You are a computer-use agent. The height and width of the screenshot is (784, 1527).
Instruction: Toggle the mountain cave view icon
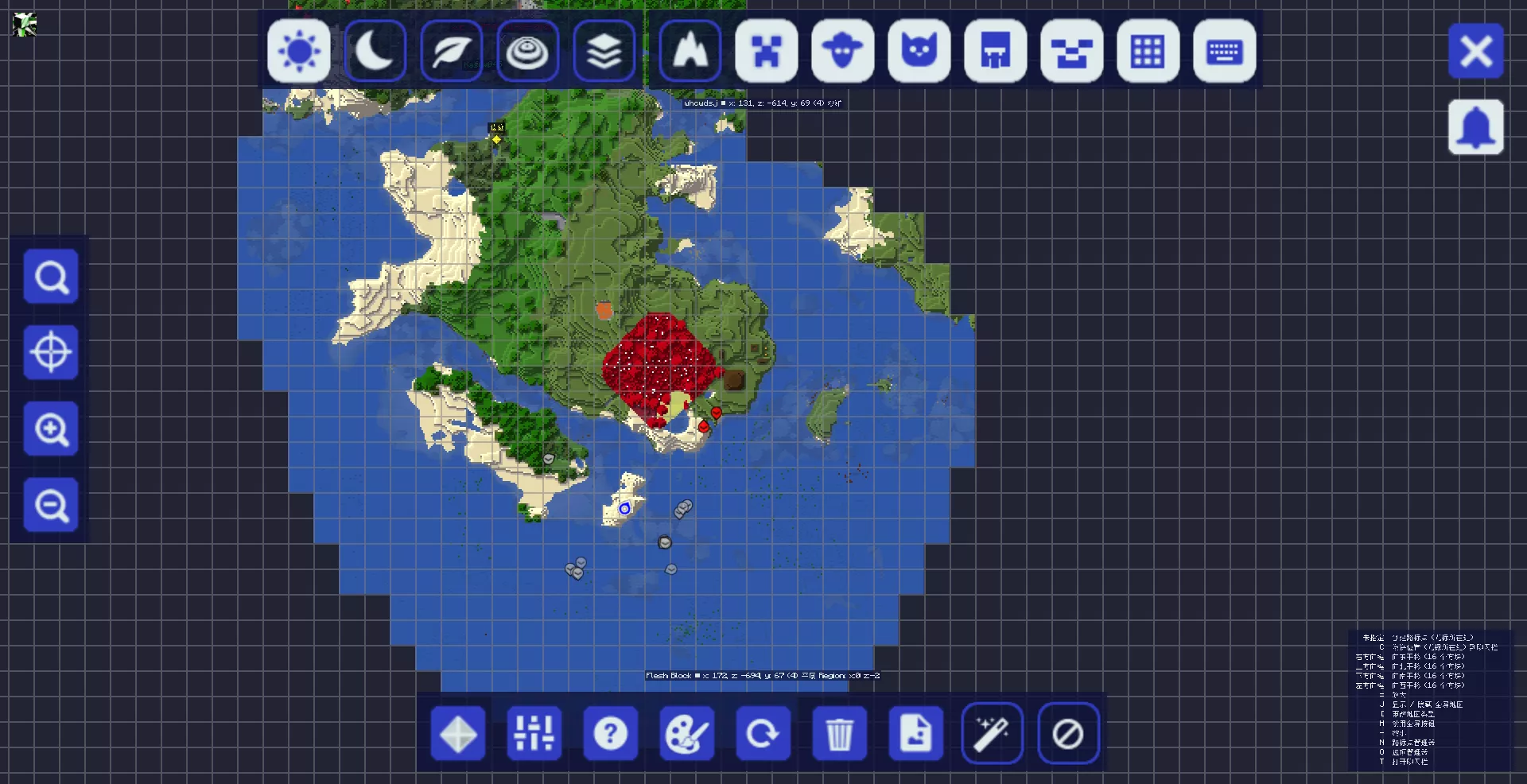coord(690,52)
